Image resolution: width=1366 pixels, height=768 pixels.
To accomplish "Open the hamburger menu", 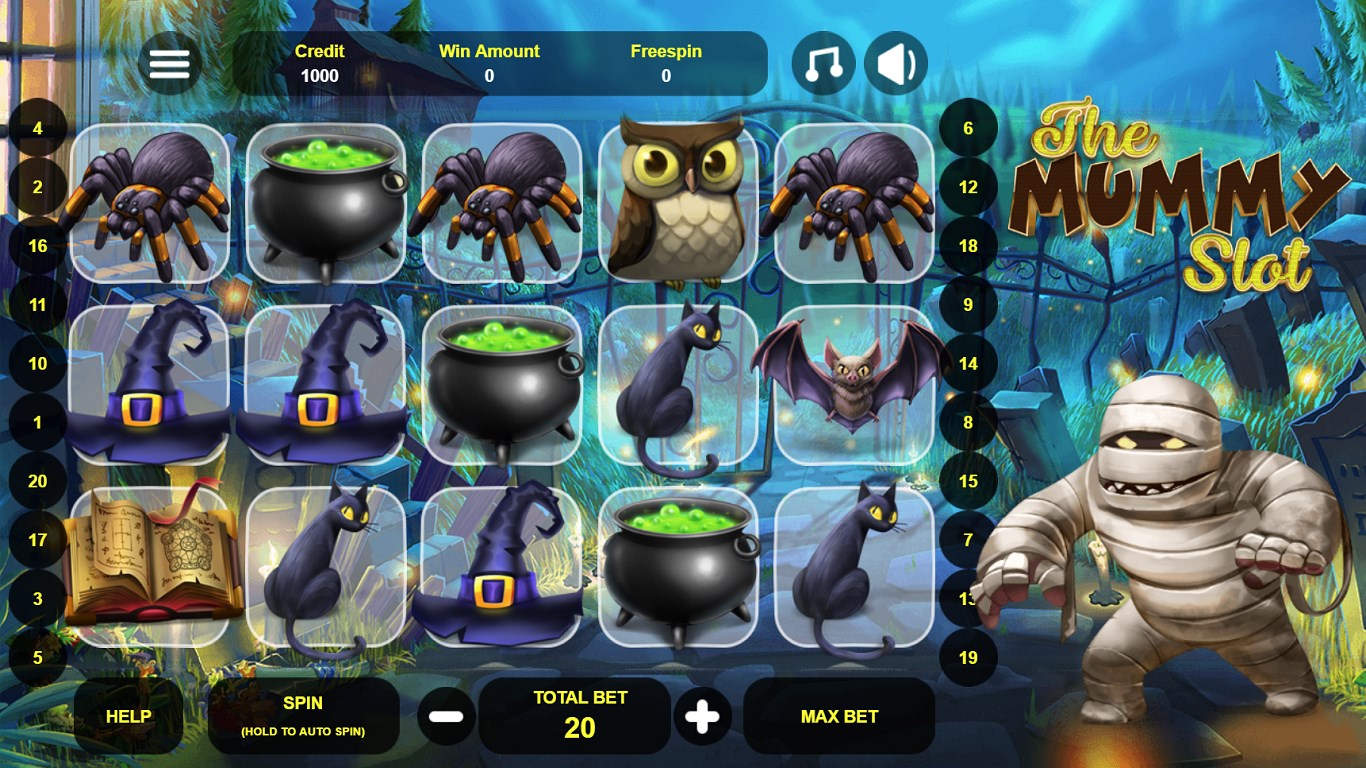I will point(169,64).
